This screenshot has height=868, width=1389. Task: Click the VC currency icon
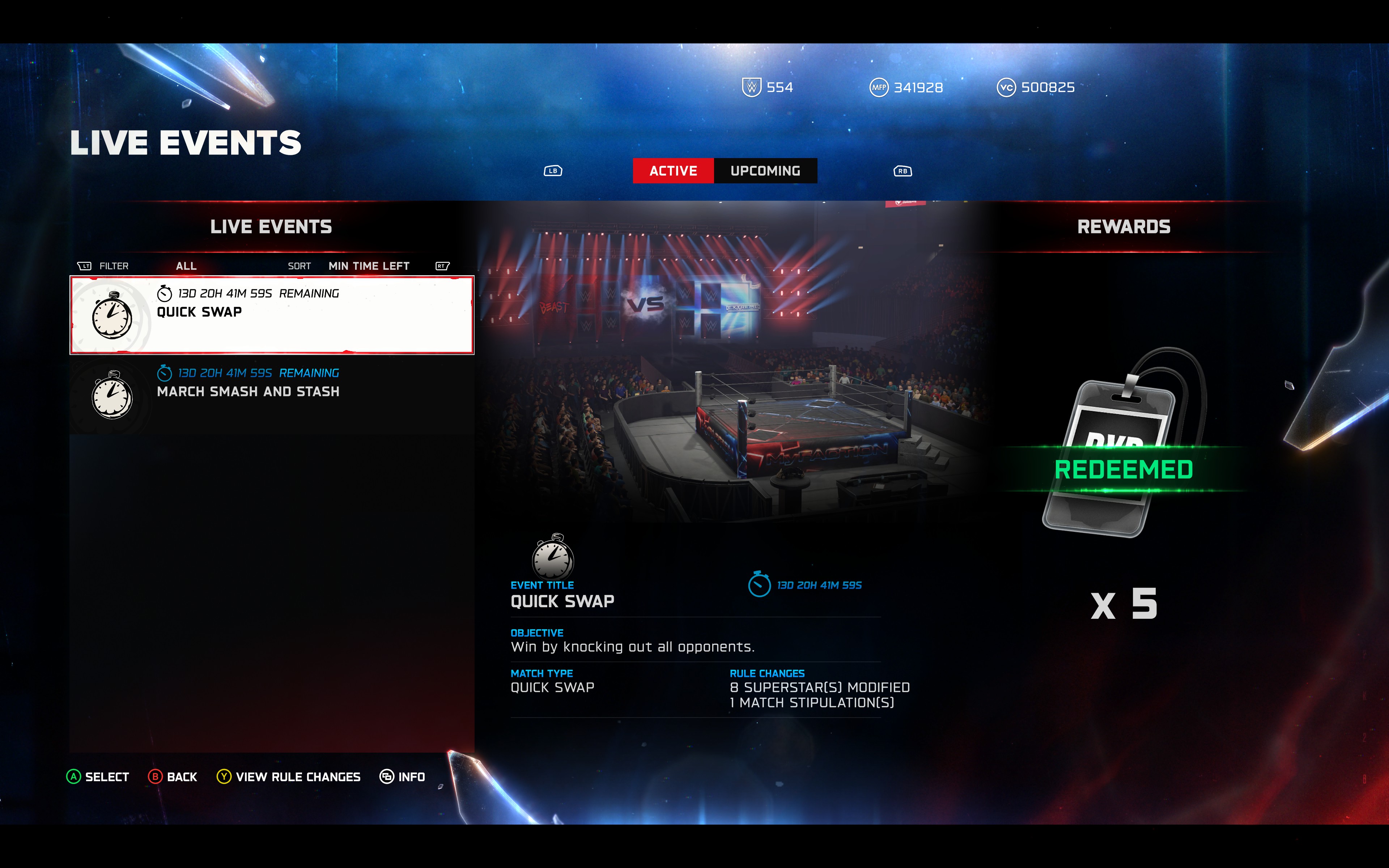[x=1006, y=87]
